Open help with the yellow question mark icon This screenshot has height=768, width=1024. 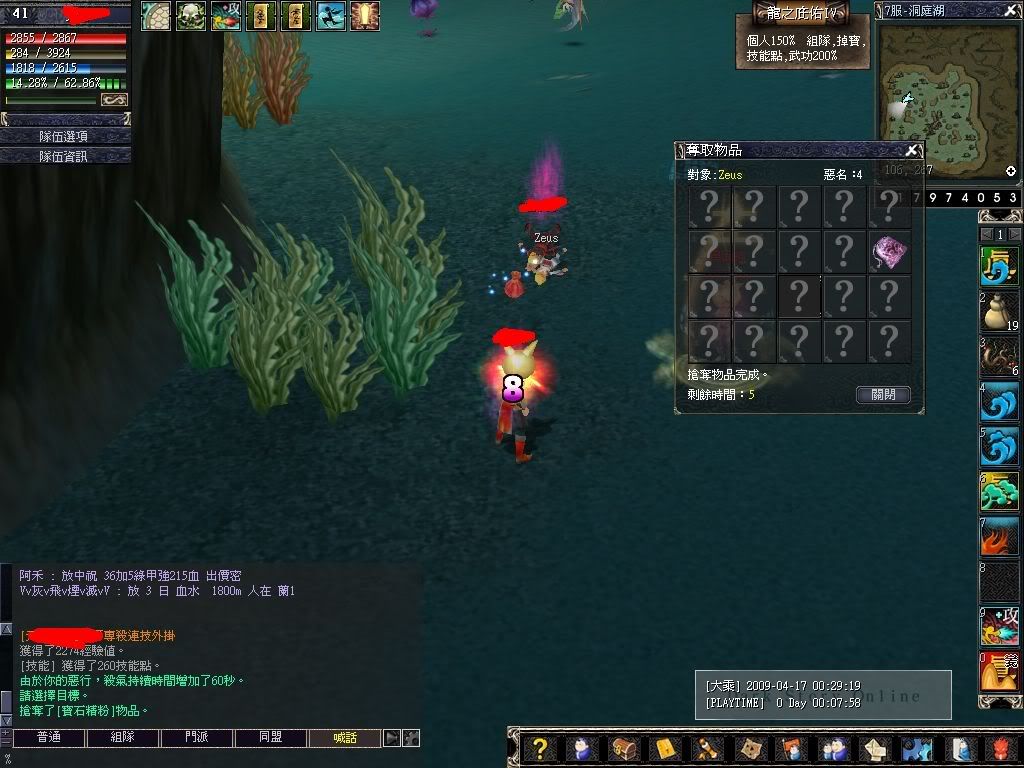pyautogui.click(x=539, y=749)
